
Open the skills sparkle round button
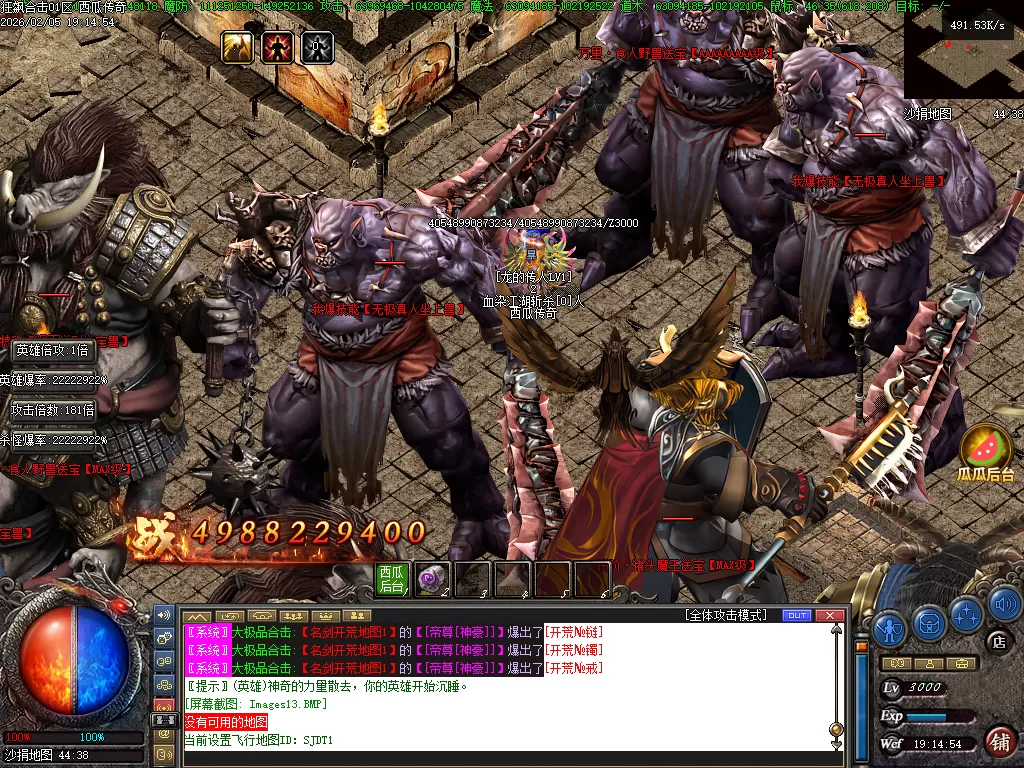(x=967, y=613)
